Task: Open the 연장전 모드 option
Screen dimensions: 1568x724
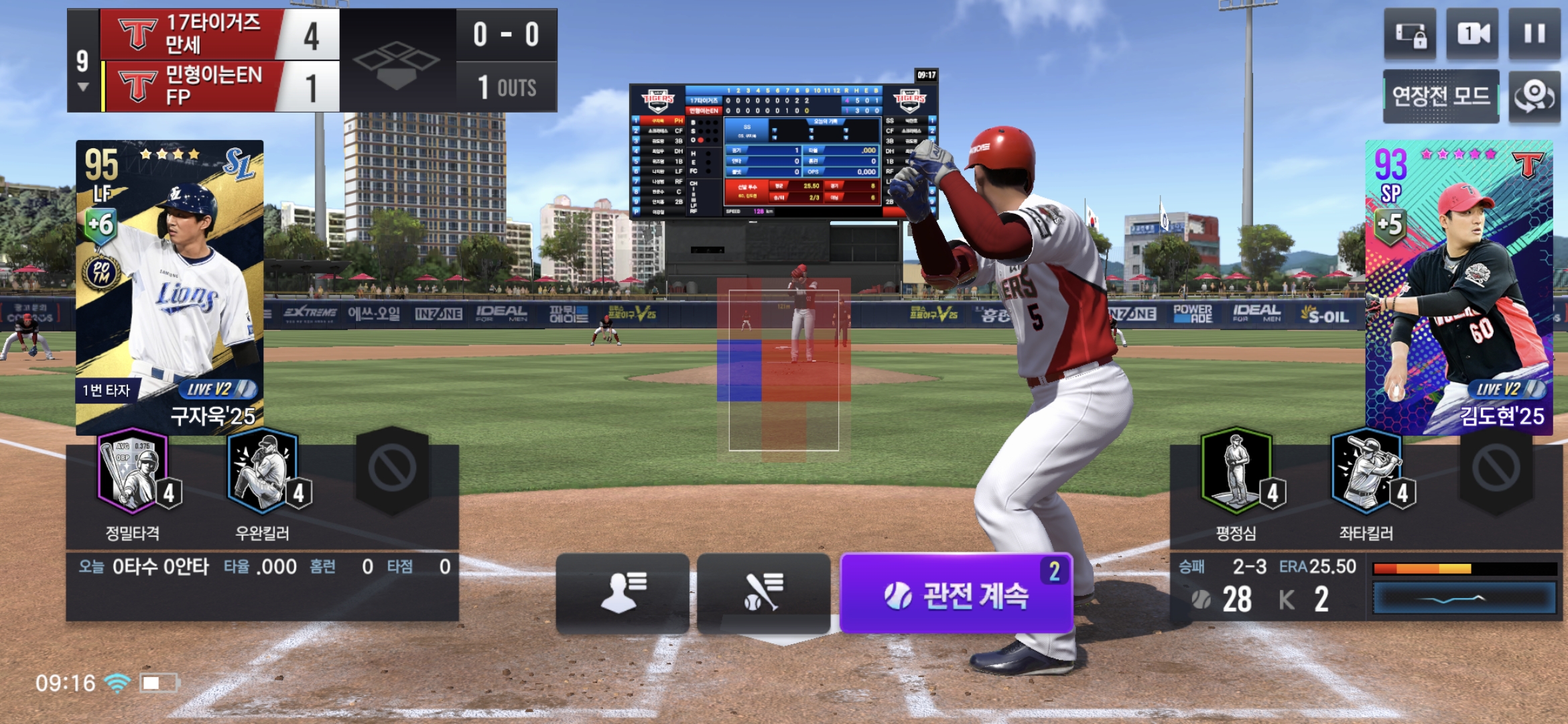Action: [1441, 97]
